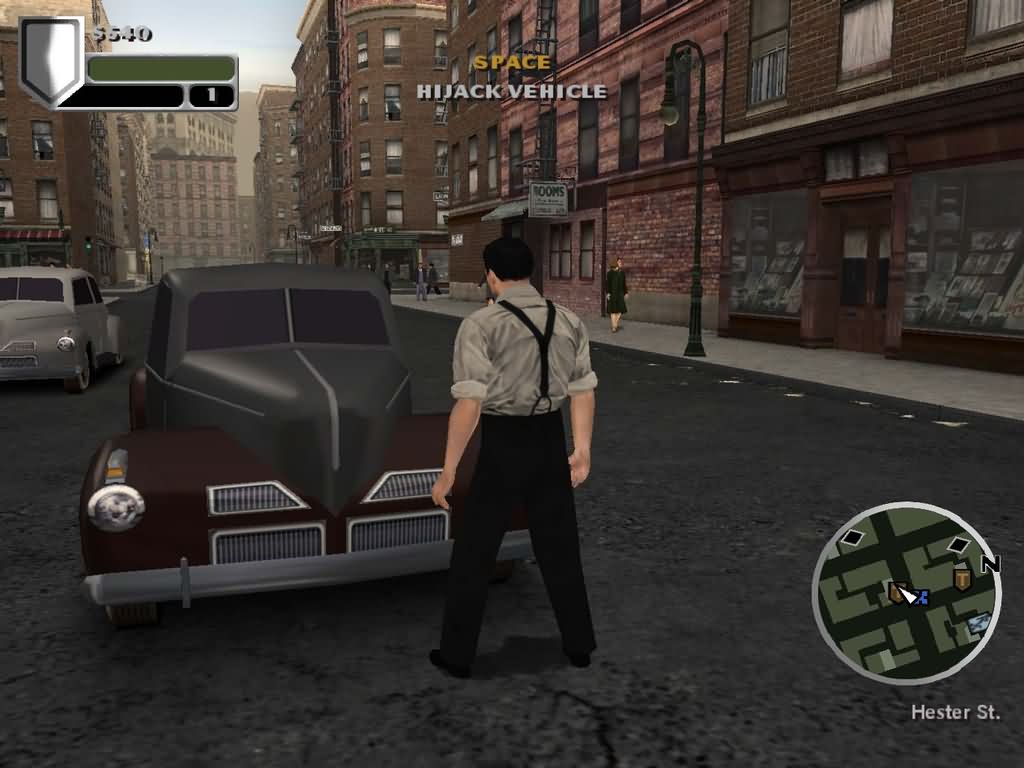Click the circular street minimap

click(x=906, y=593)
